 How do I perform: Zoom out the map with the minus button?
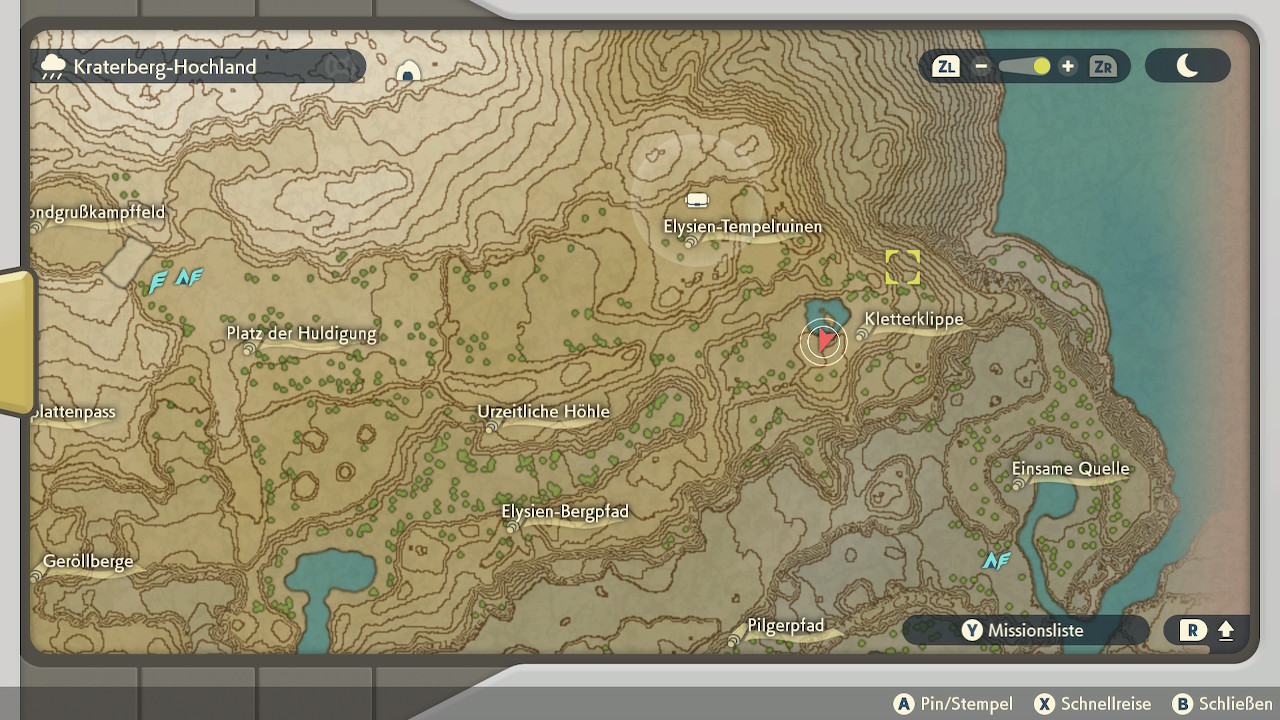point(981,67)
